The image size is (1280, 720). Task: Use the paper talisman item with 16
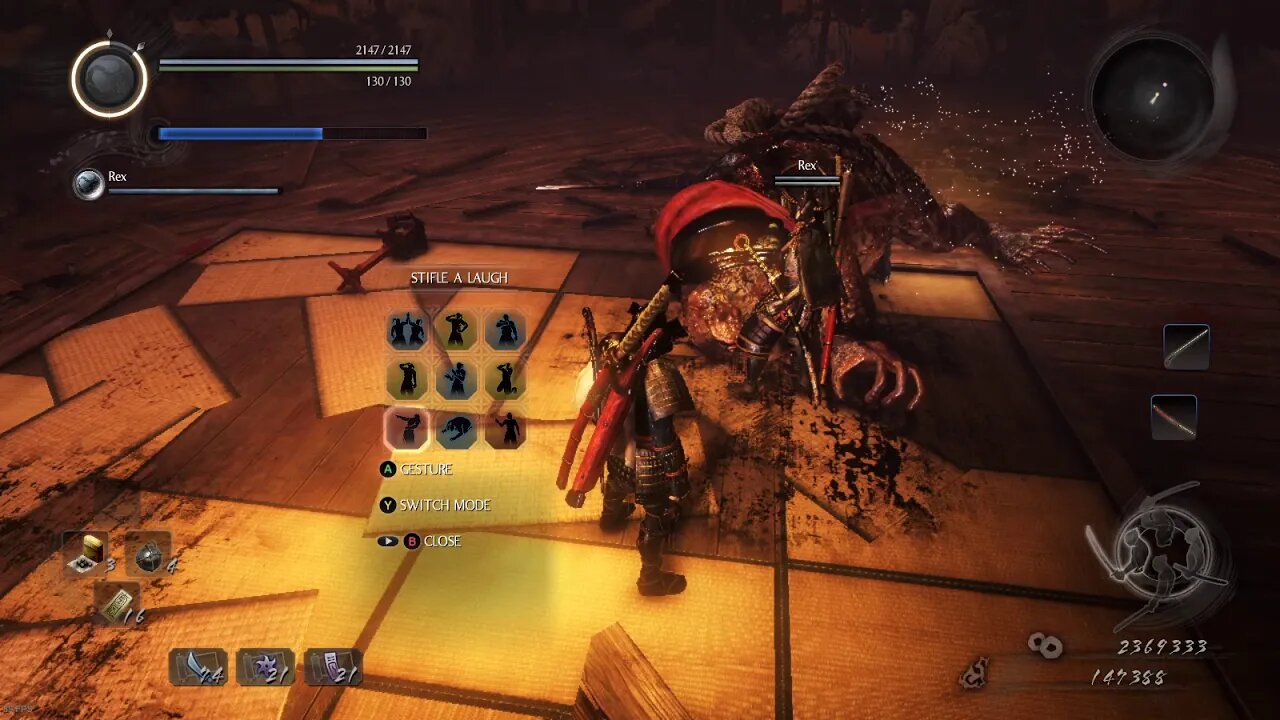[116, 602]
